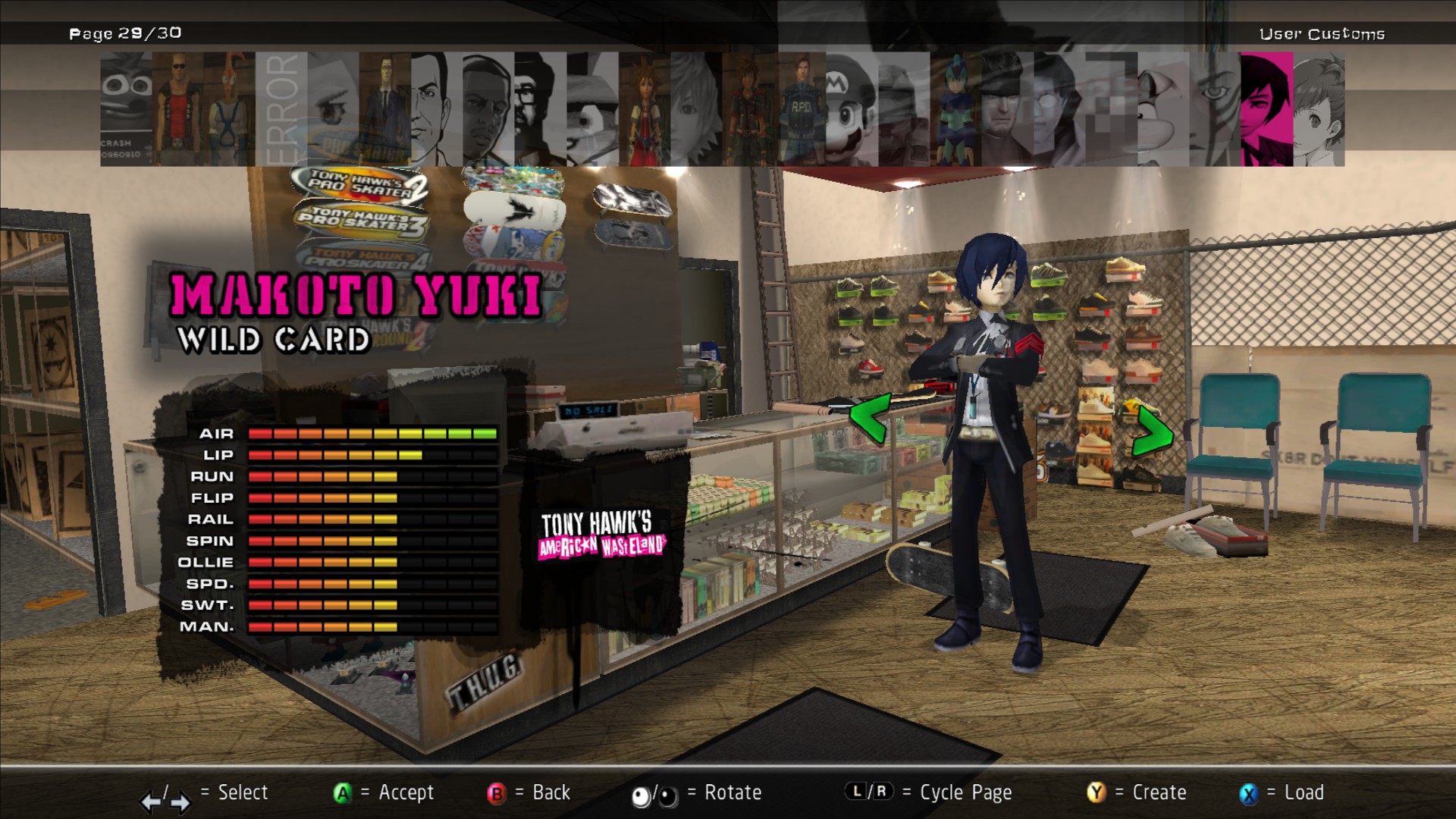Choose the R.P.D. vest officer portrait

pos(800,109)
